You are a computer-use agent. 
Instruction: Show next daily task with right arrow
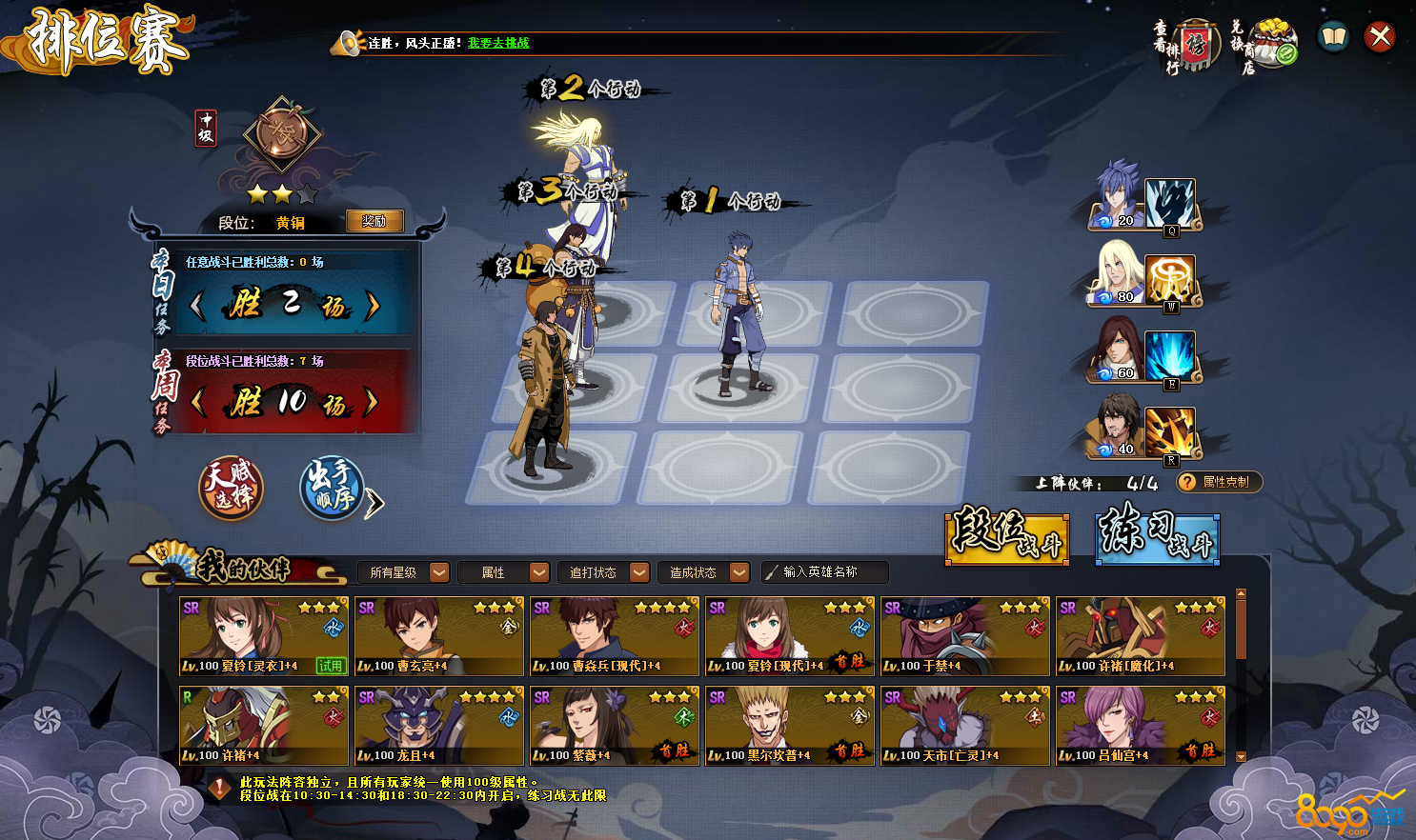[373, 306]
